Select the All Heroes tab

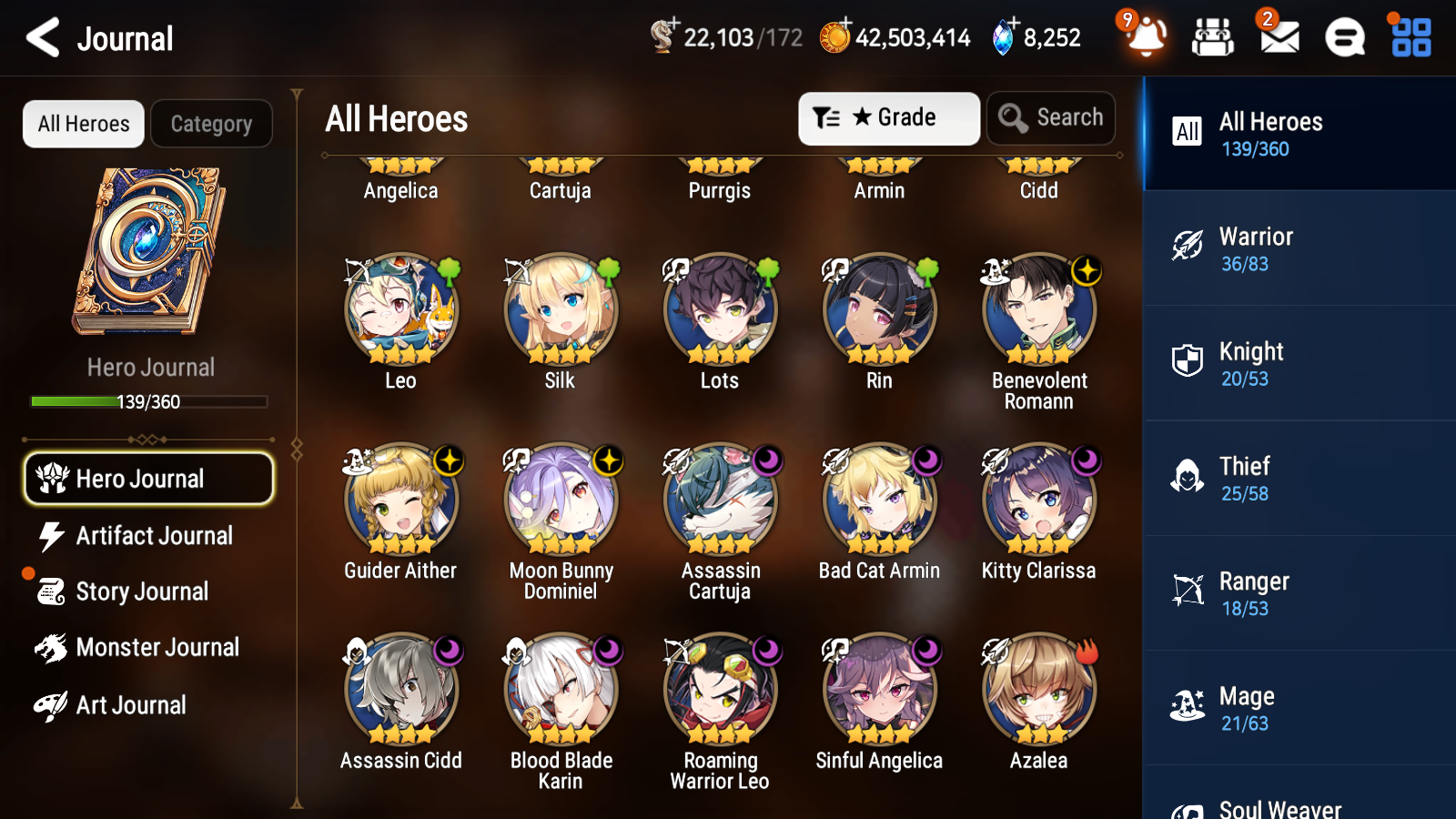[x=83, y=124]
